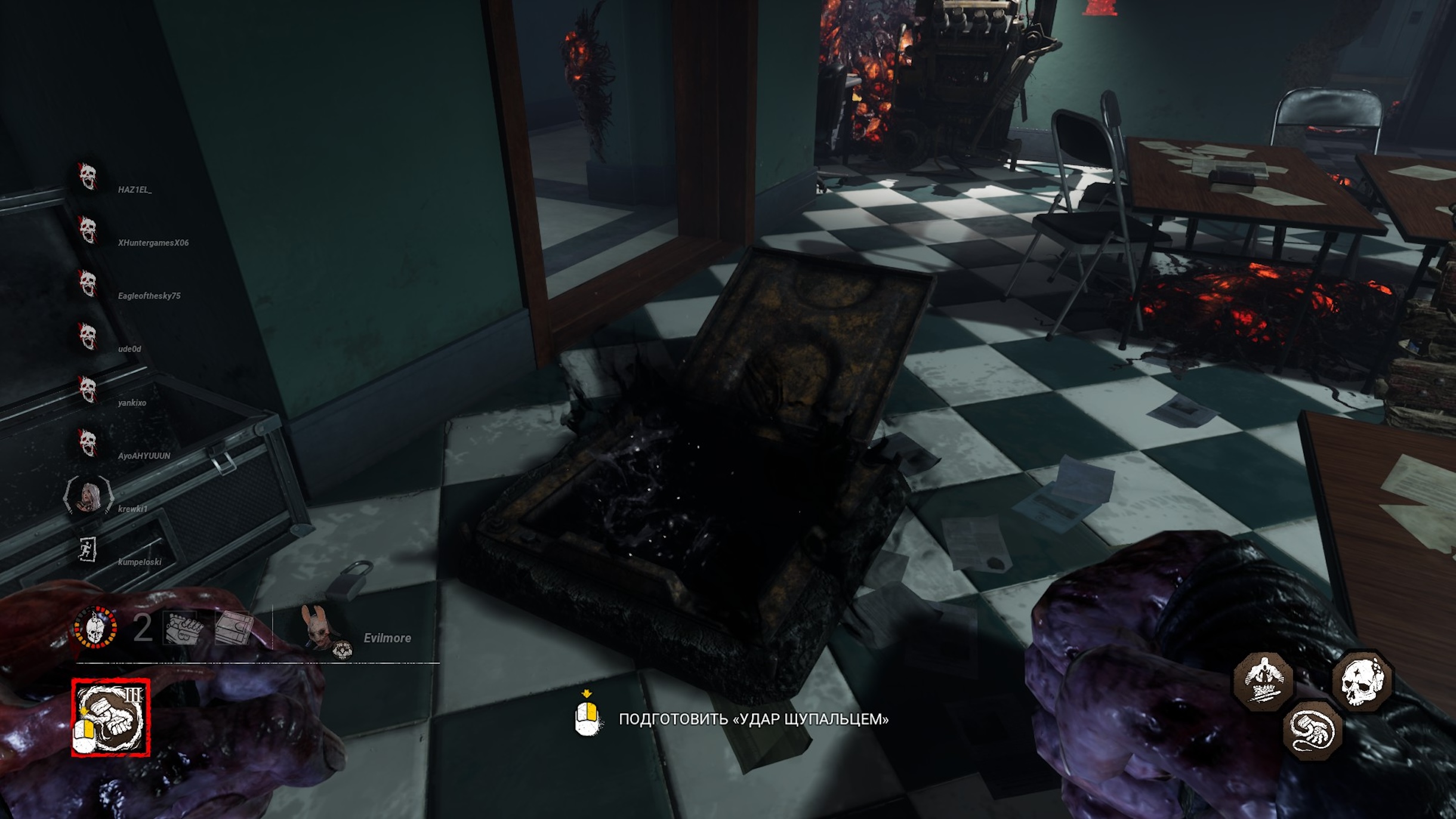Select the zombie hand add-on slot
The image size is (1456, 819).
tap(183, 628)
